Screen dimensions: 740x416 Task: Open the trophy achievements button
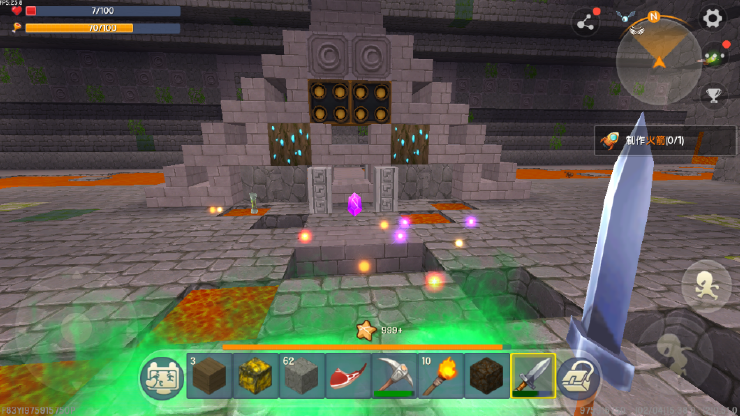tap(713, 95)
